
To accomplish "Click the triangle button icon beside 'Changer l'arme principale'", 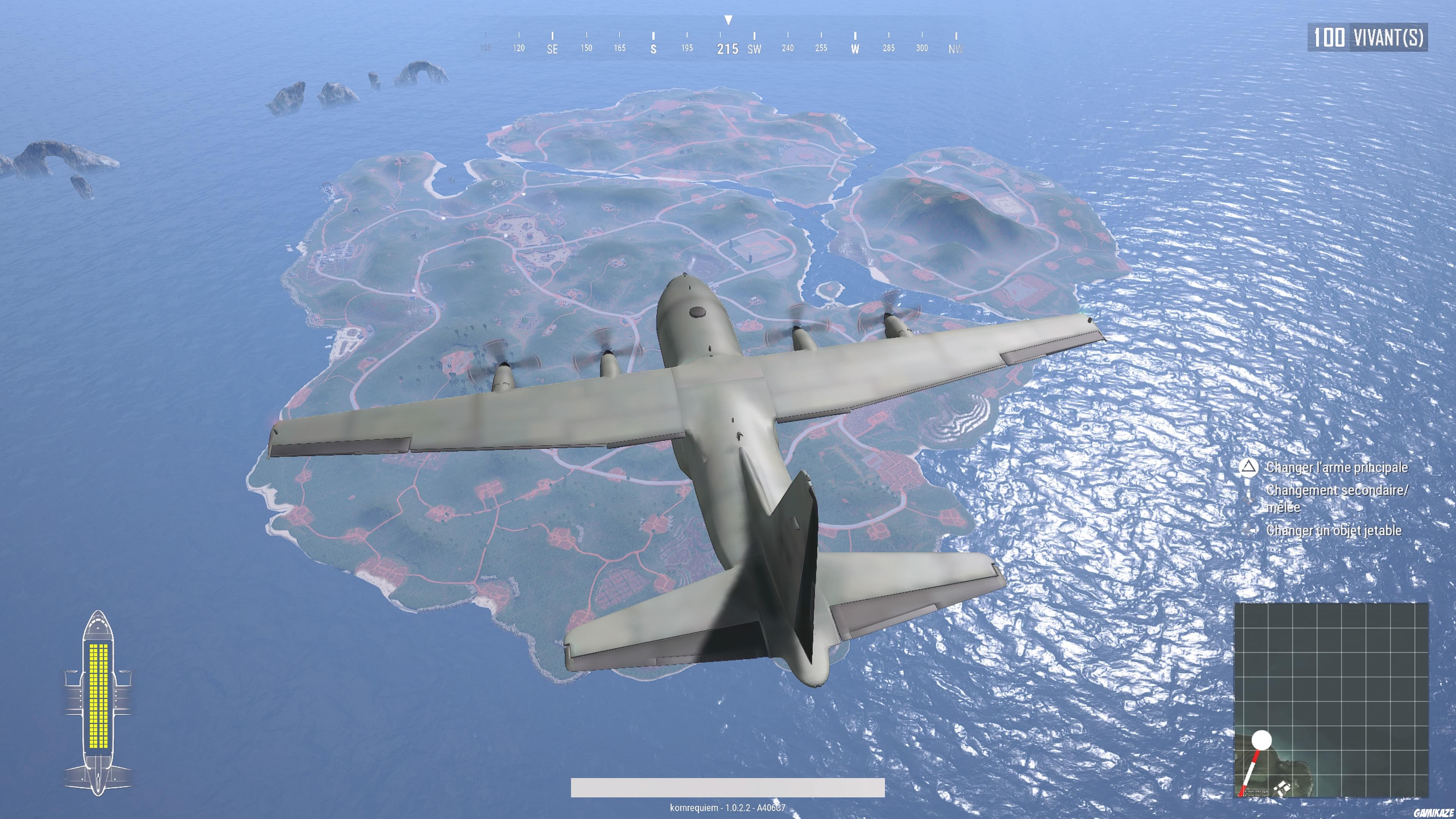I will [1249, 468].
